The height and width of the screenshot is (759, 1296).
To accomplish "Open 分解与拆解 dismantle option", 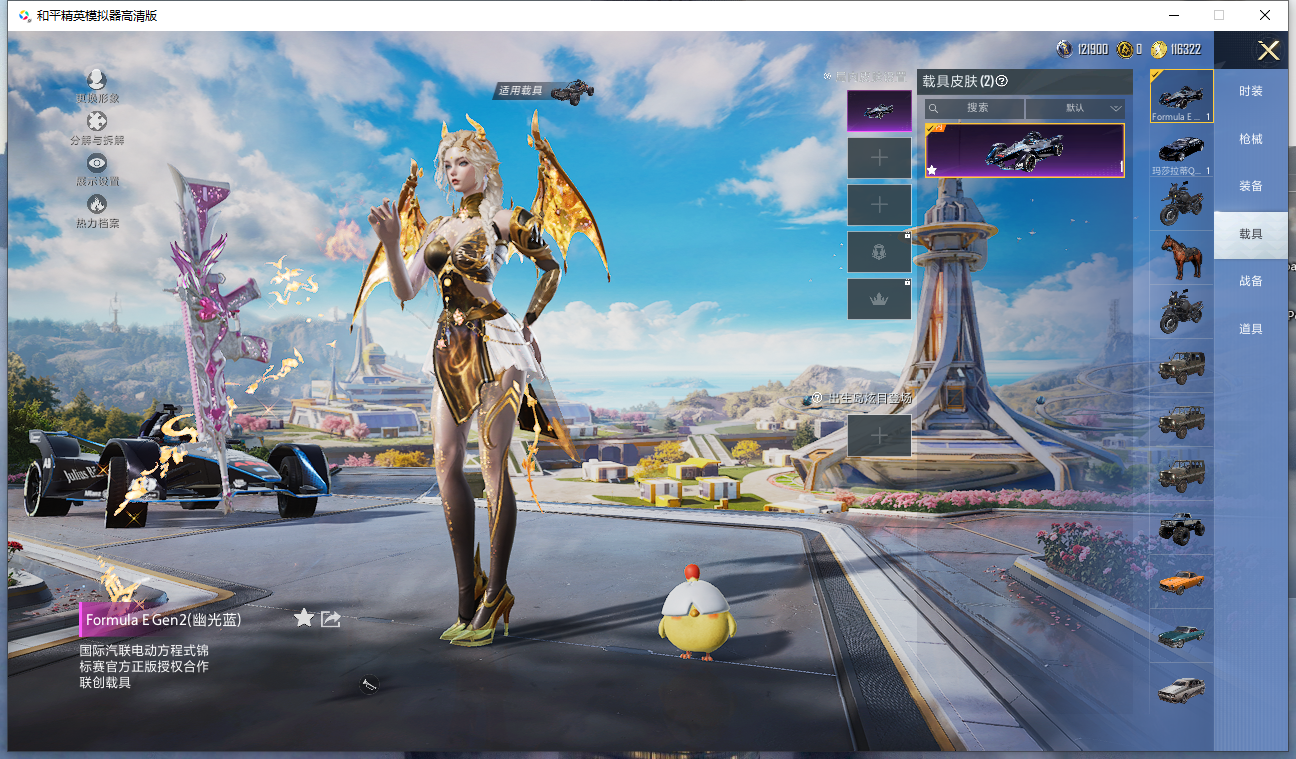I will pyautogui.click(x=97, y=127).
